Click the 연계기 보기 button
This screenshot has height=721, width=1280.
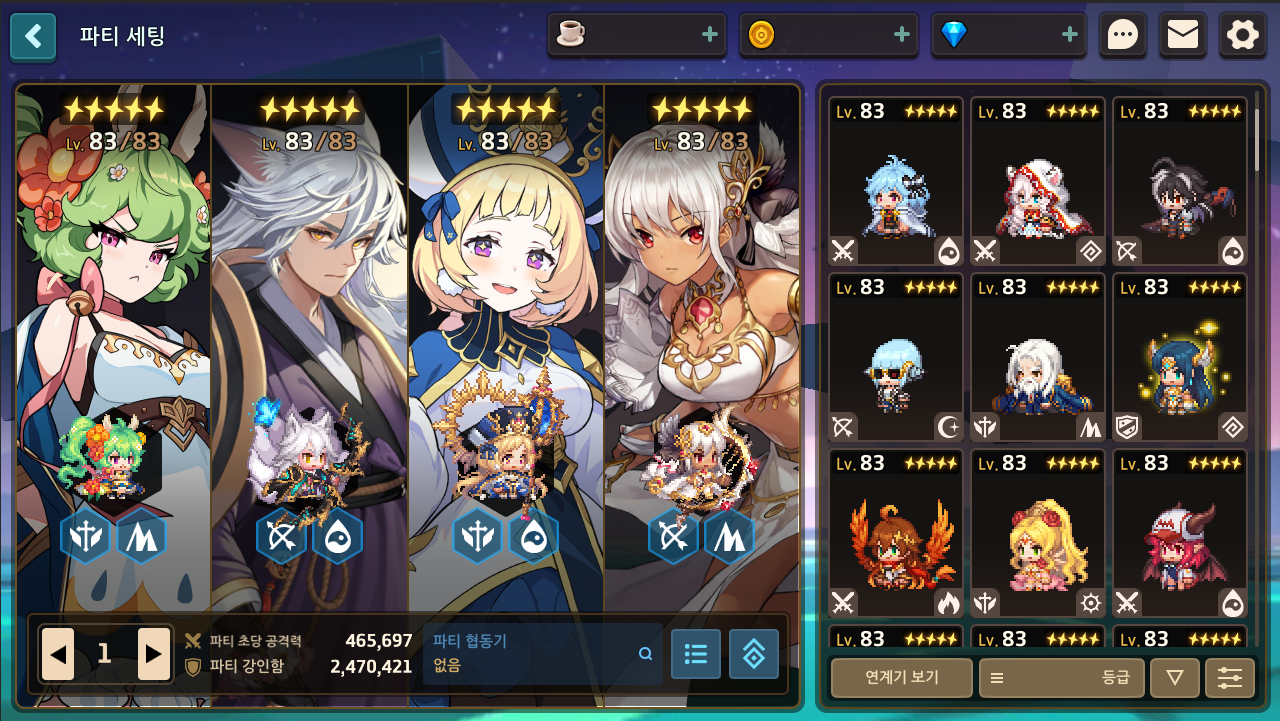[901, 678]
